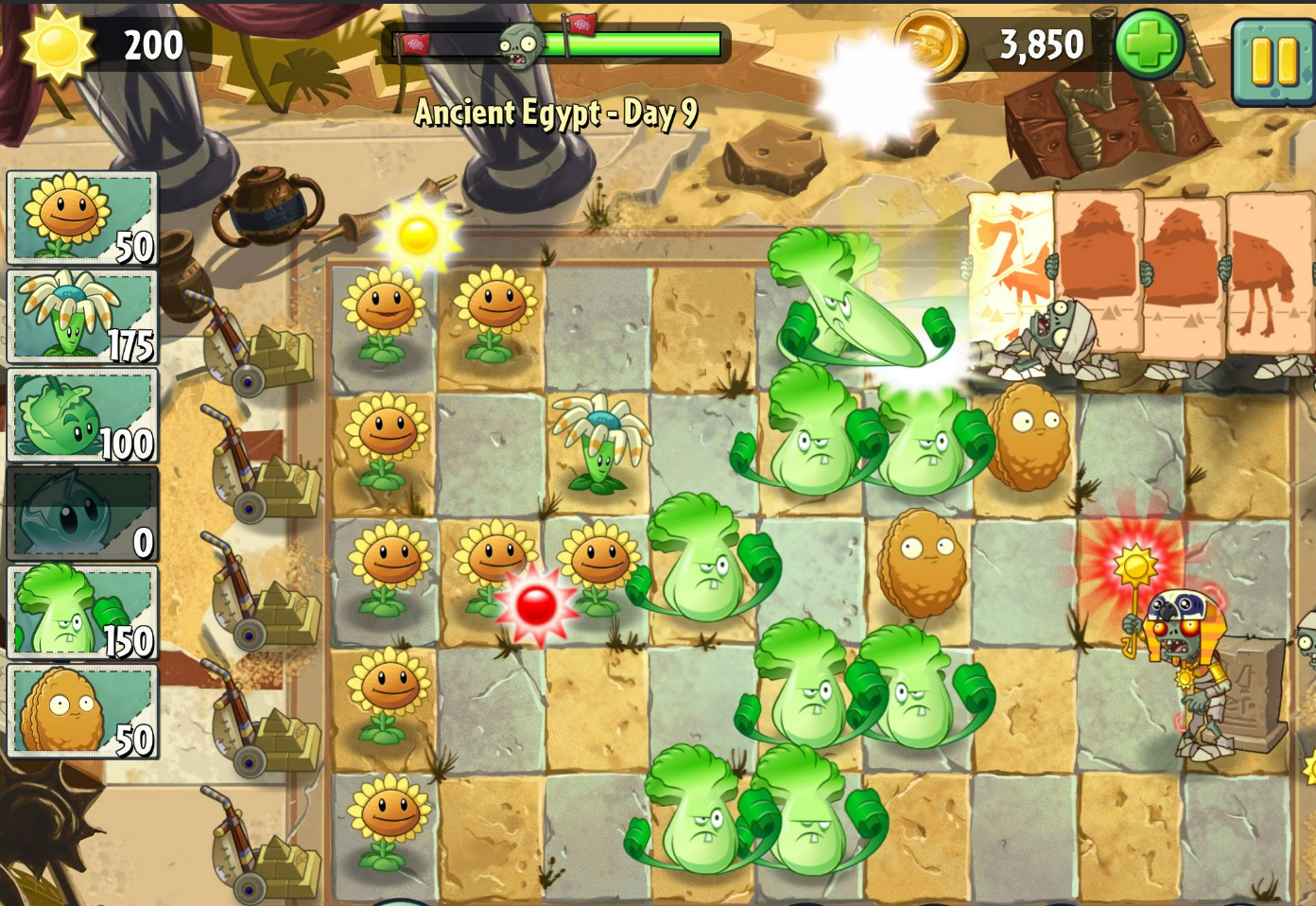Image resolution: width=1316 pixels, height=906 pixels.
Task: Select the Sunflower seed packet
Action: 82,218
